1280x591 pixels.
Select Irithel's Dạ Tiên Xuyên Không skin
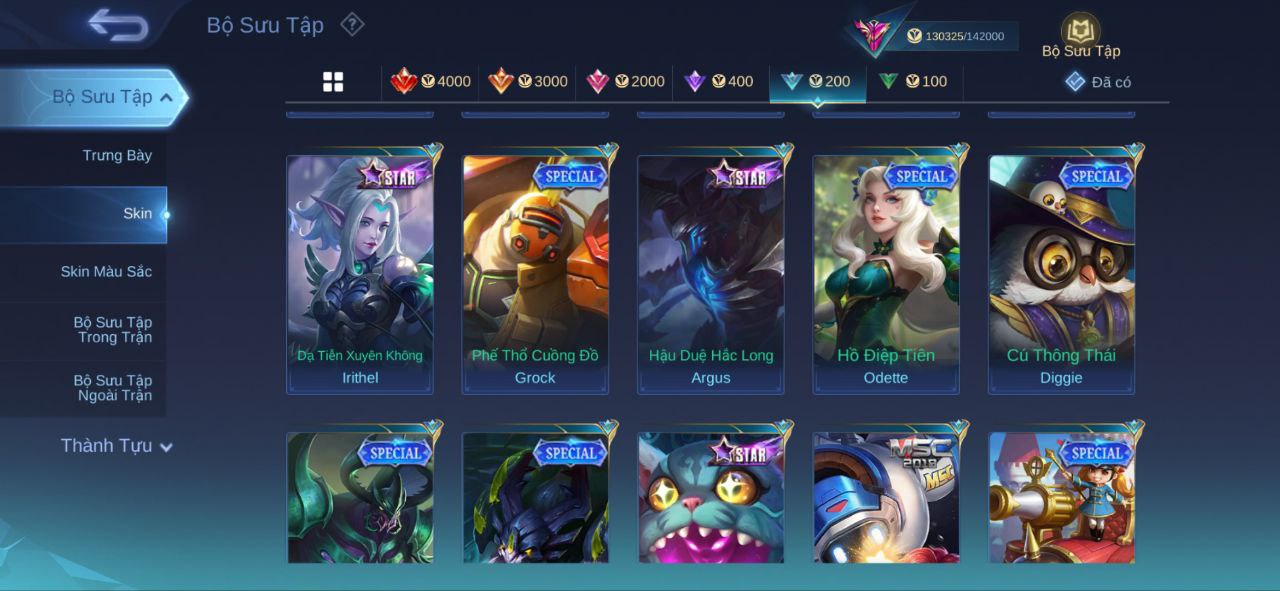360,273
